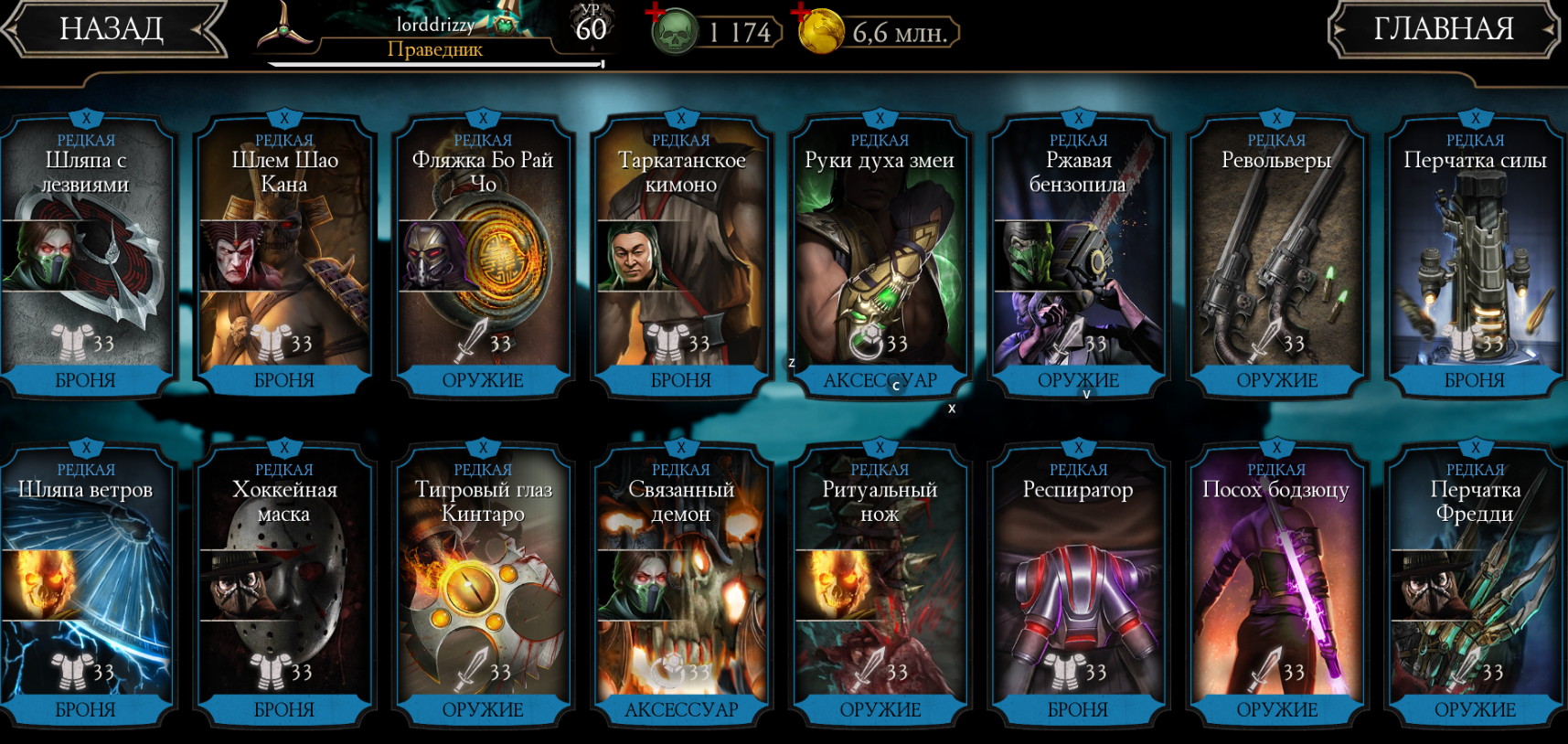Buy more gold koins with the plus

tap(802, 14)
